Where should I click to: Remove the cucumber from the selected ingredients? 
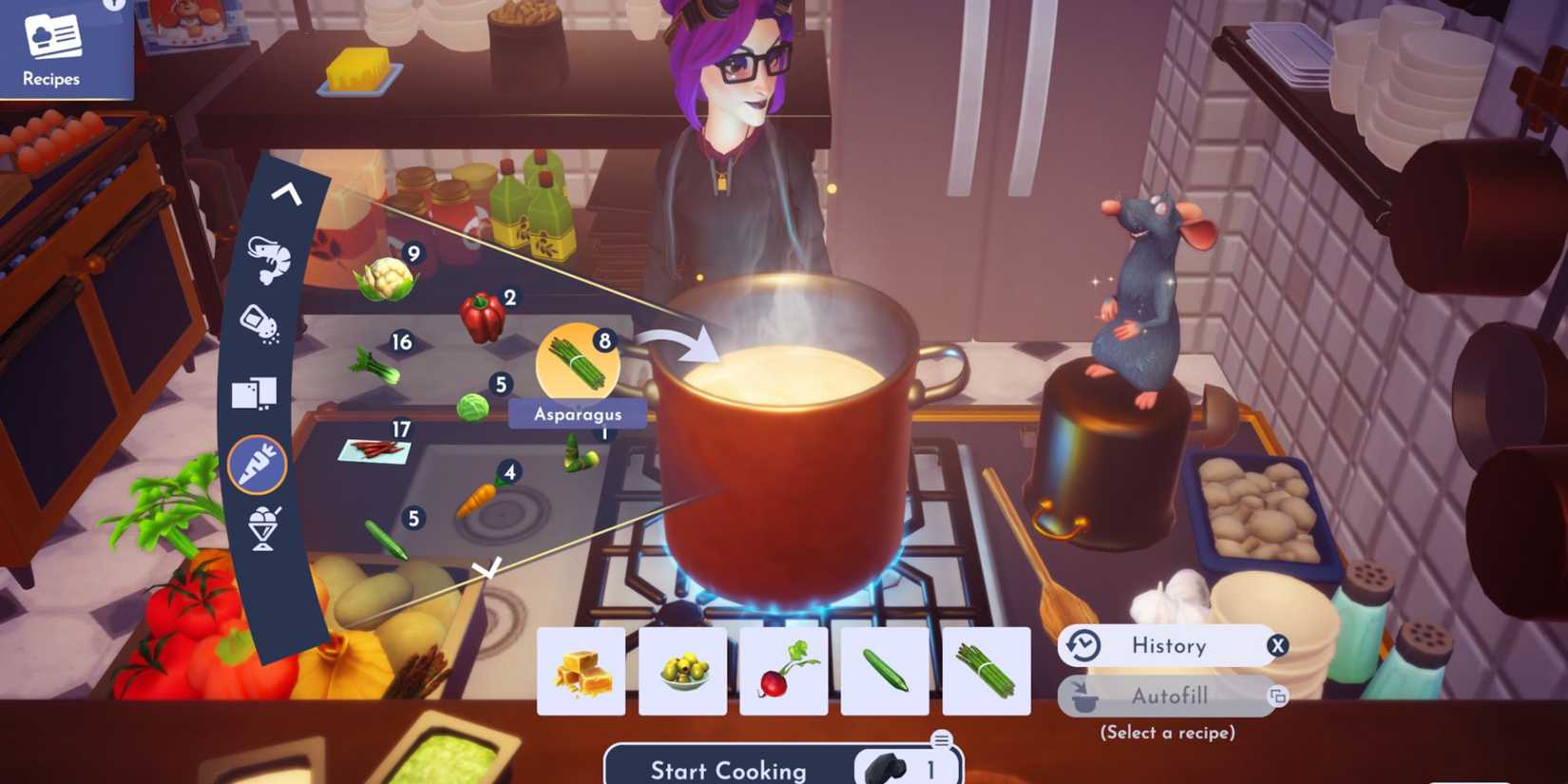883,671
